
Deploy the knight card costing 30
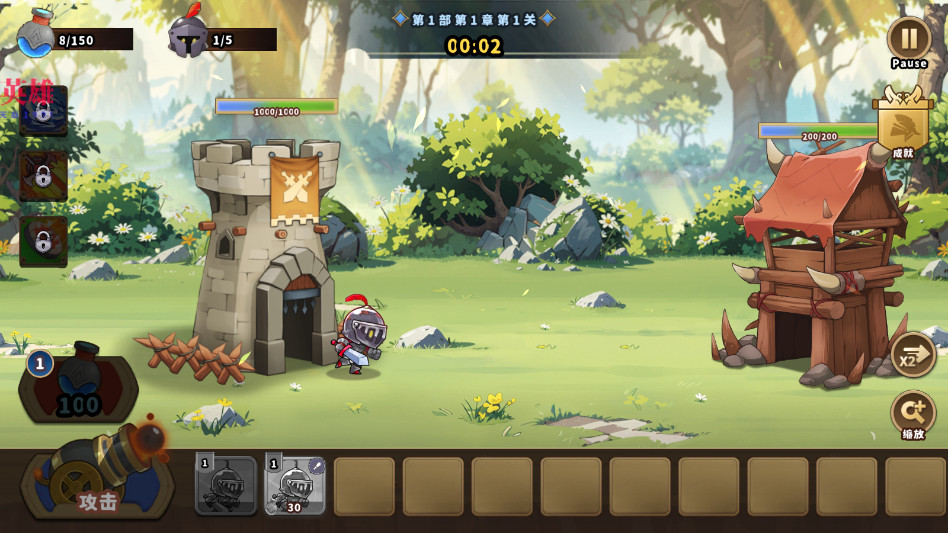pos(295,485)
